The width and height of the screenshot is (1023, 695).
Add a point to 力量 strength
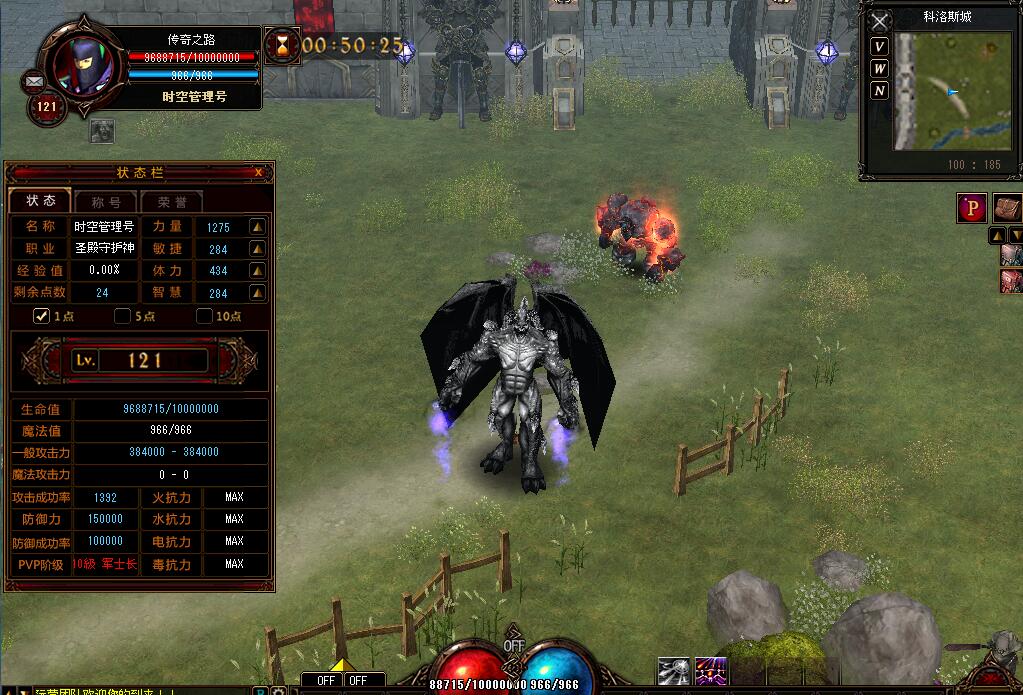[257, 227]
